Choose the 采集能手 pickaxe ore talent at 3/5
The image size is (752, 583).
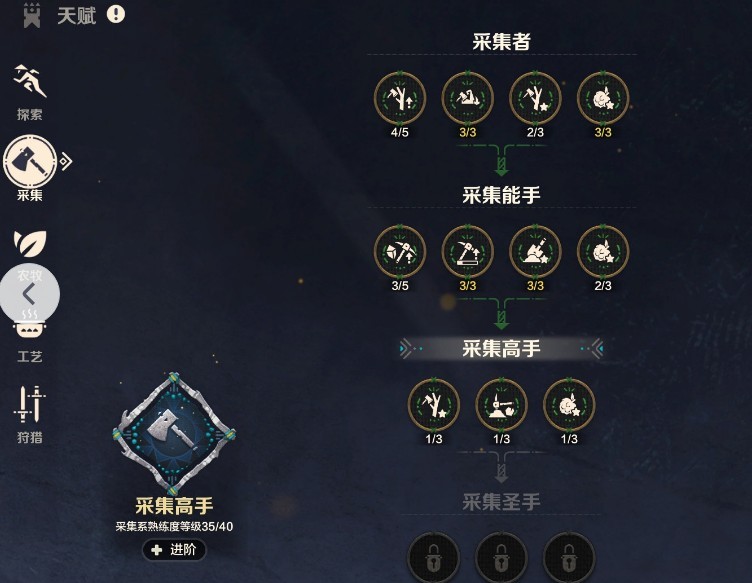point(400,251)
